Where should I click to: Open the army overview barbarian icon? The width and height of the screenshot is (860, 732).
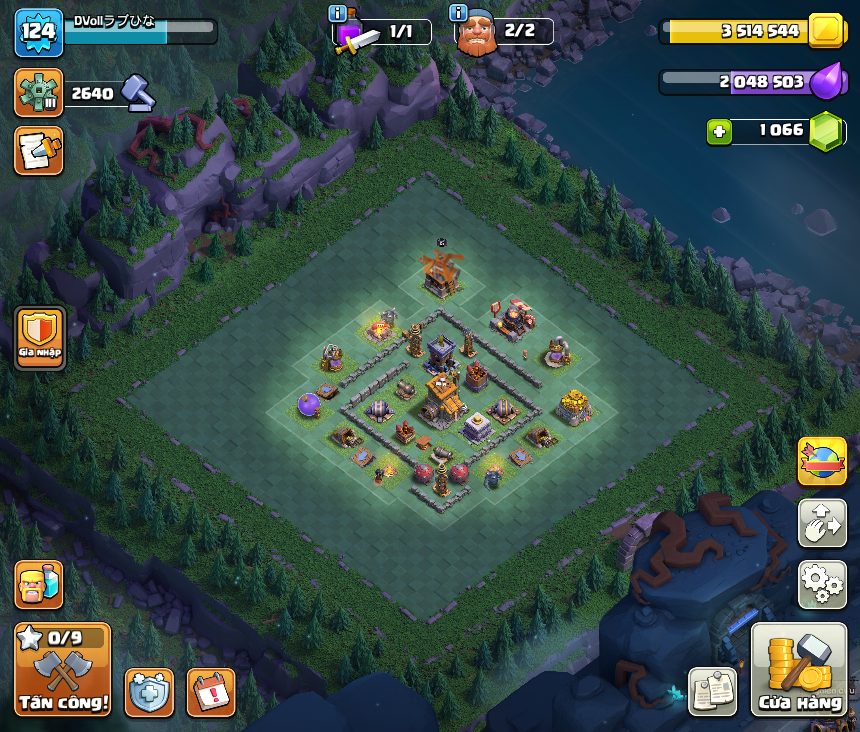click(38, 584)
